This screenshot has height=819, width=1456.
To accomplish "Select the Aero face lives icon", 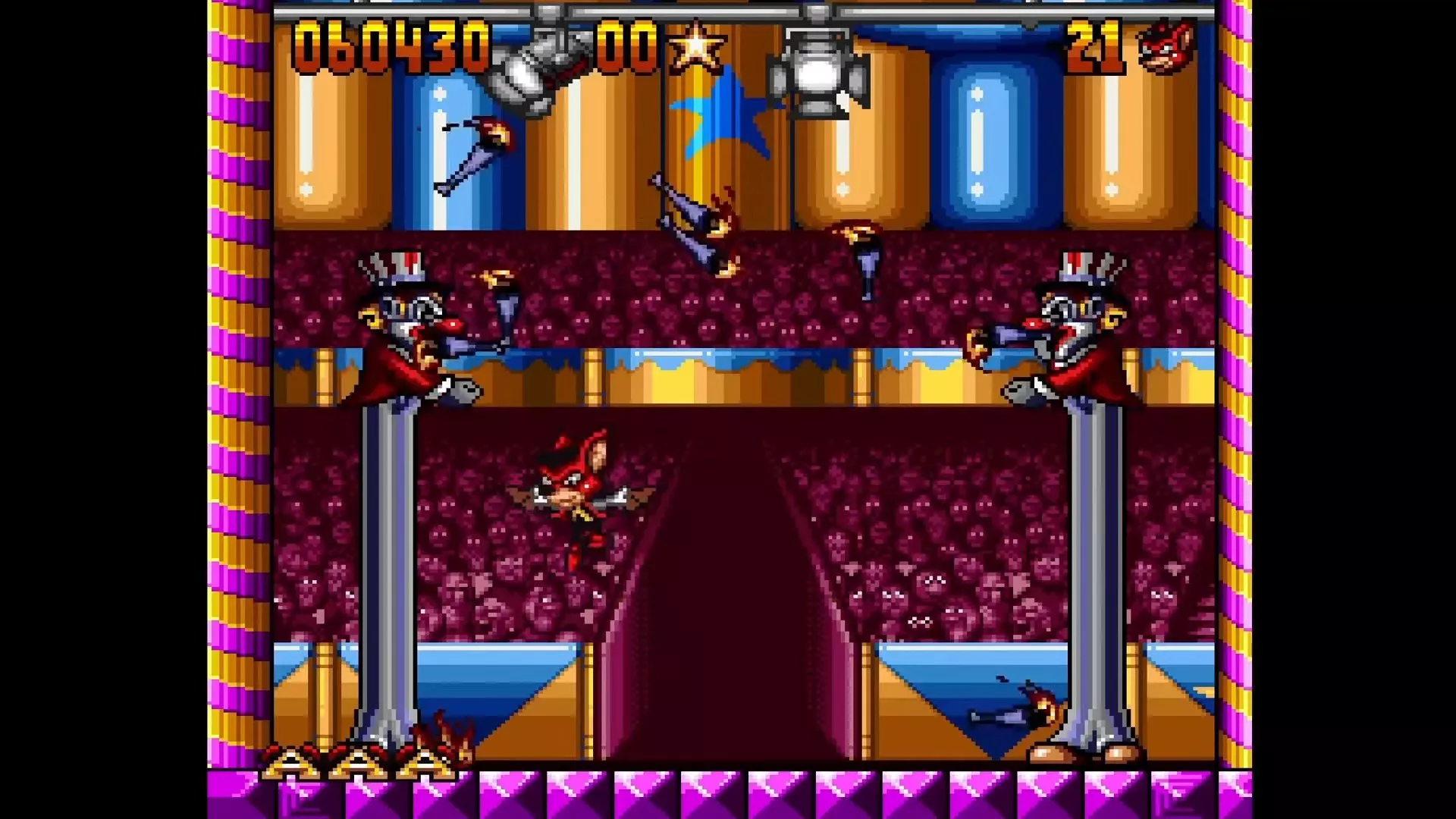I will (1167, 47).
